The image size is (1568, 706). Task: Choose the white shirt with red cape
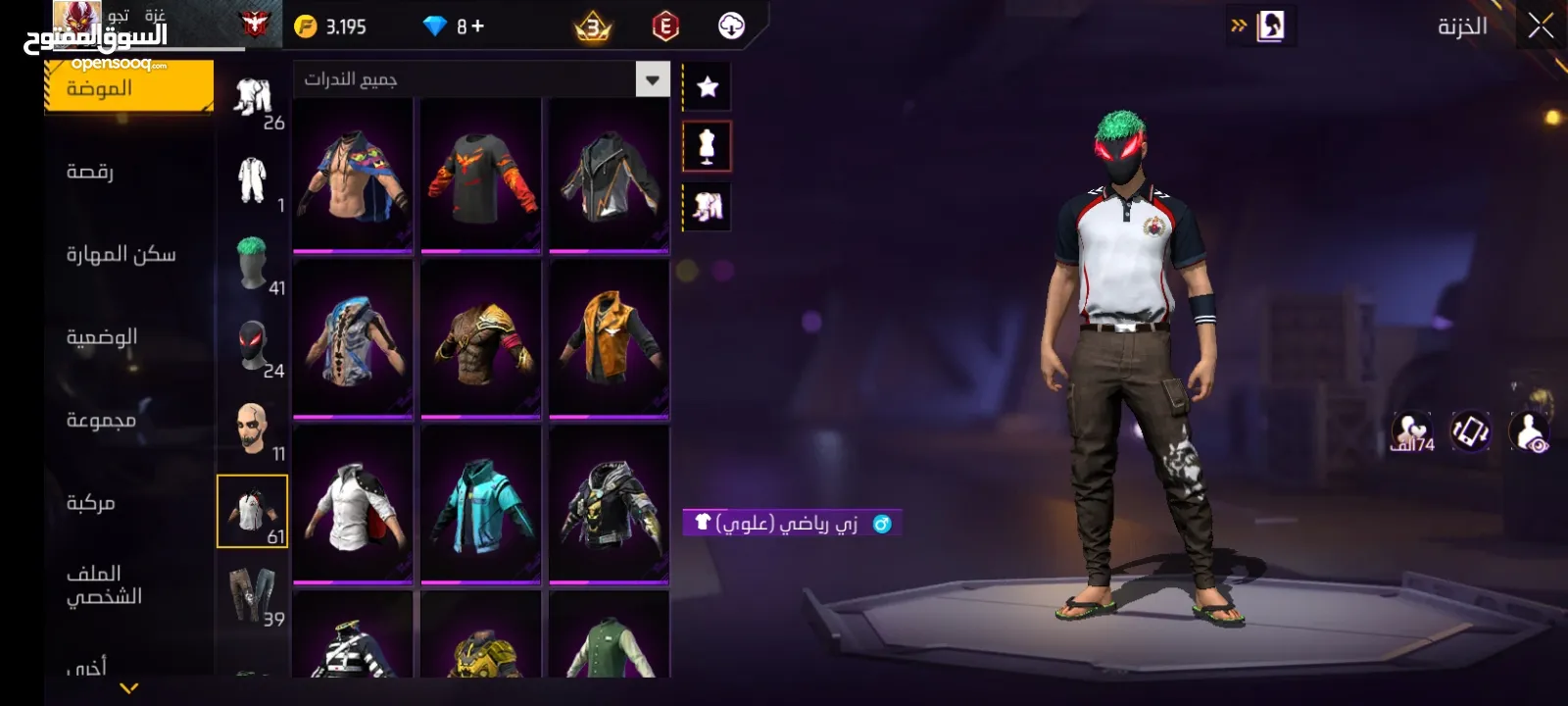(353, 504)
